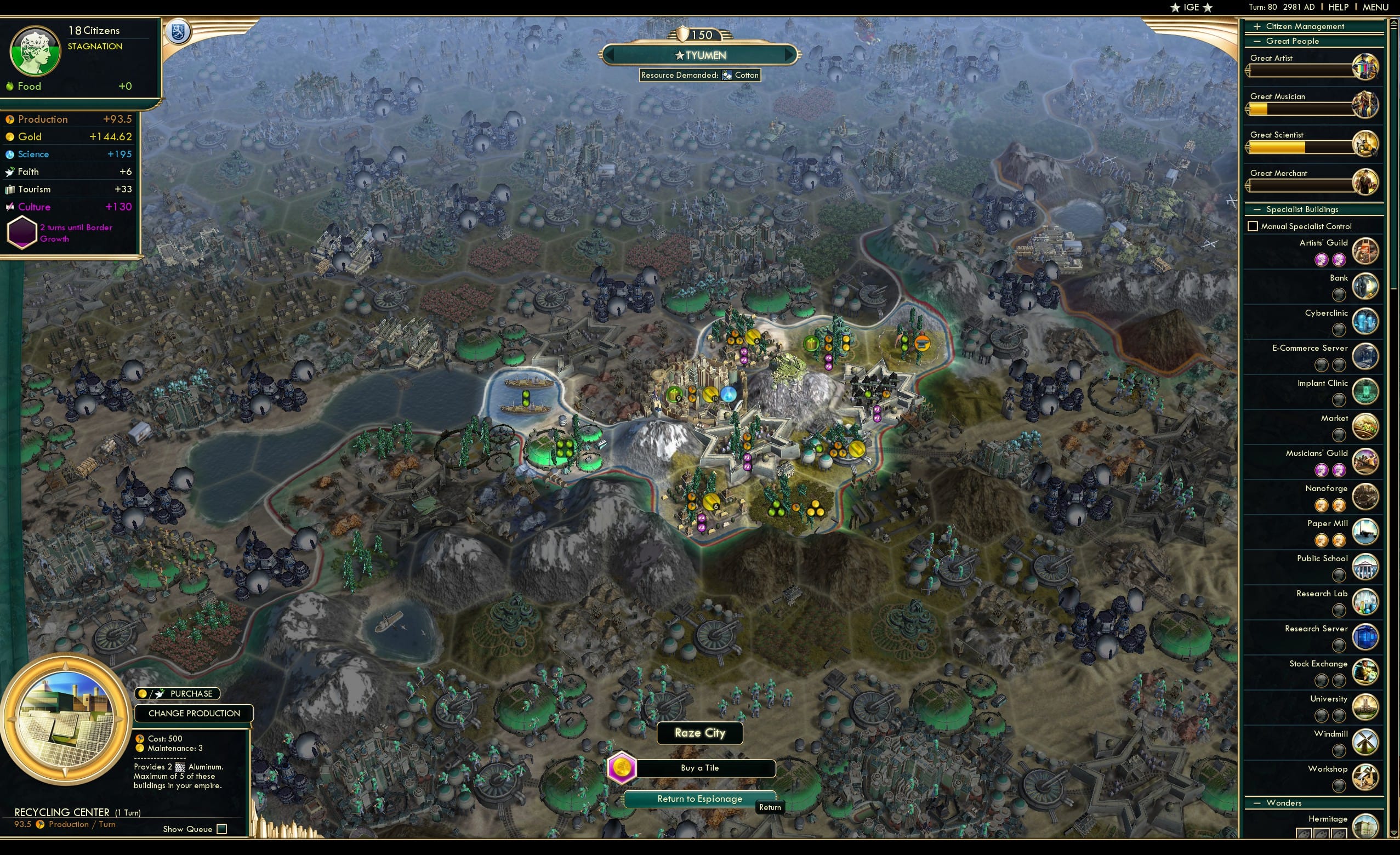The width and height of the screenshot is (1400, 855).
Task: Click the Great Musician progress bar
Action: 1301,109
